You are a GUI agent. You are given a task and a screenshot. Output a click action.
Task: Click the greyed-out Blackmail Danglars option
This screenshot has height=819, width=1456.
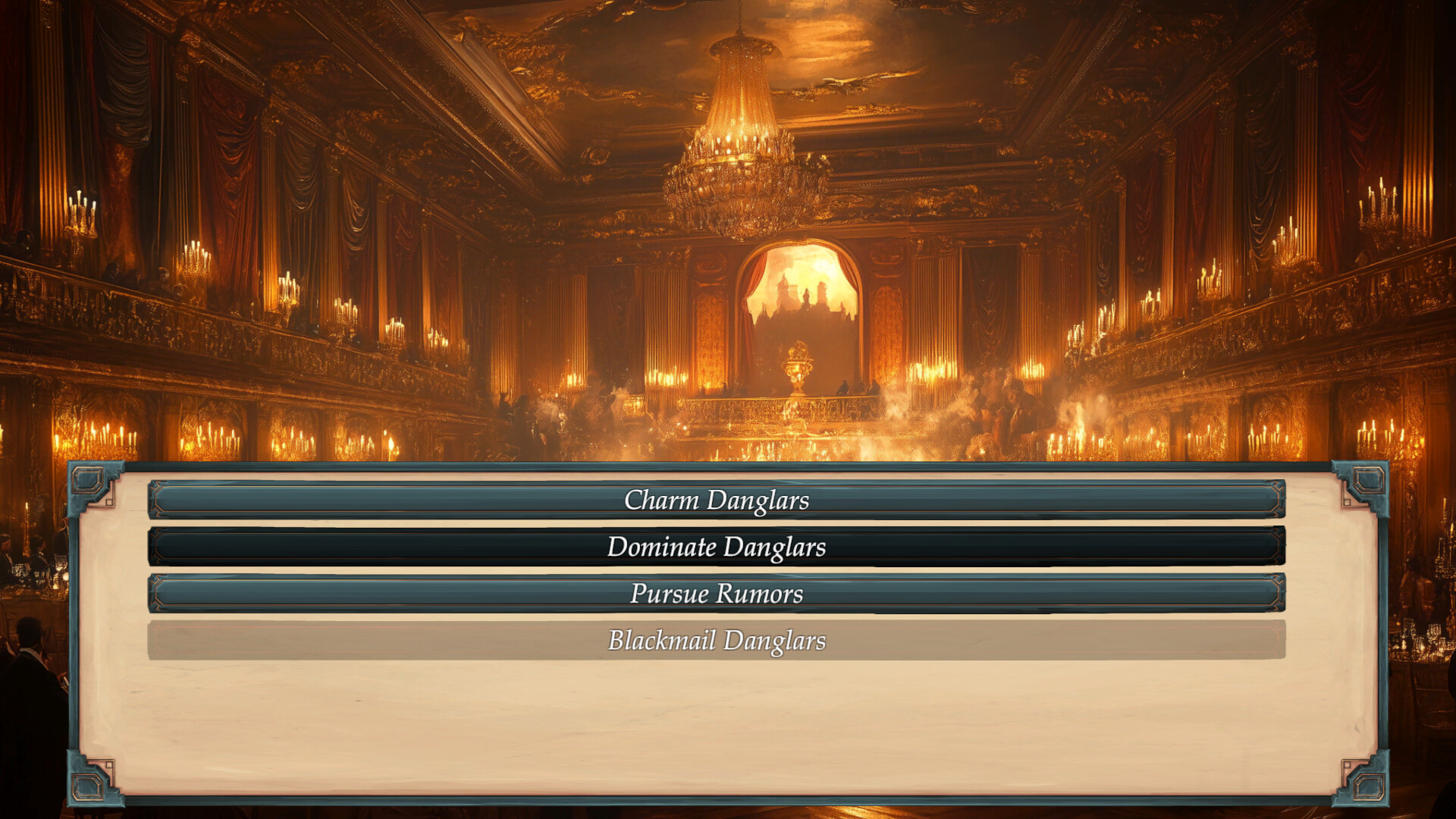click(717, 642)
